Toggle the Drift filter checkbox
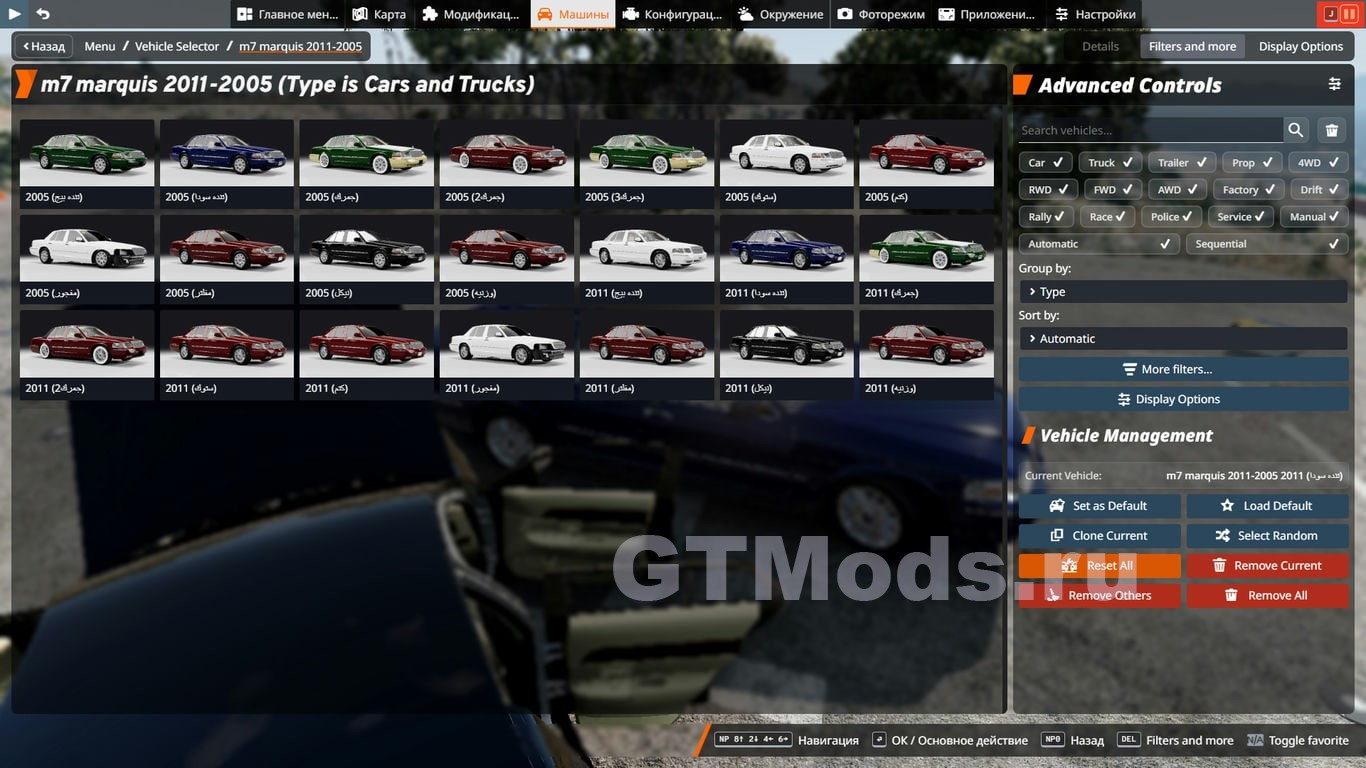1366x768 pixels. click(x=1318, y=190)
